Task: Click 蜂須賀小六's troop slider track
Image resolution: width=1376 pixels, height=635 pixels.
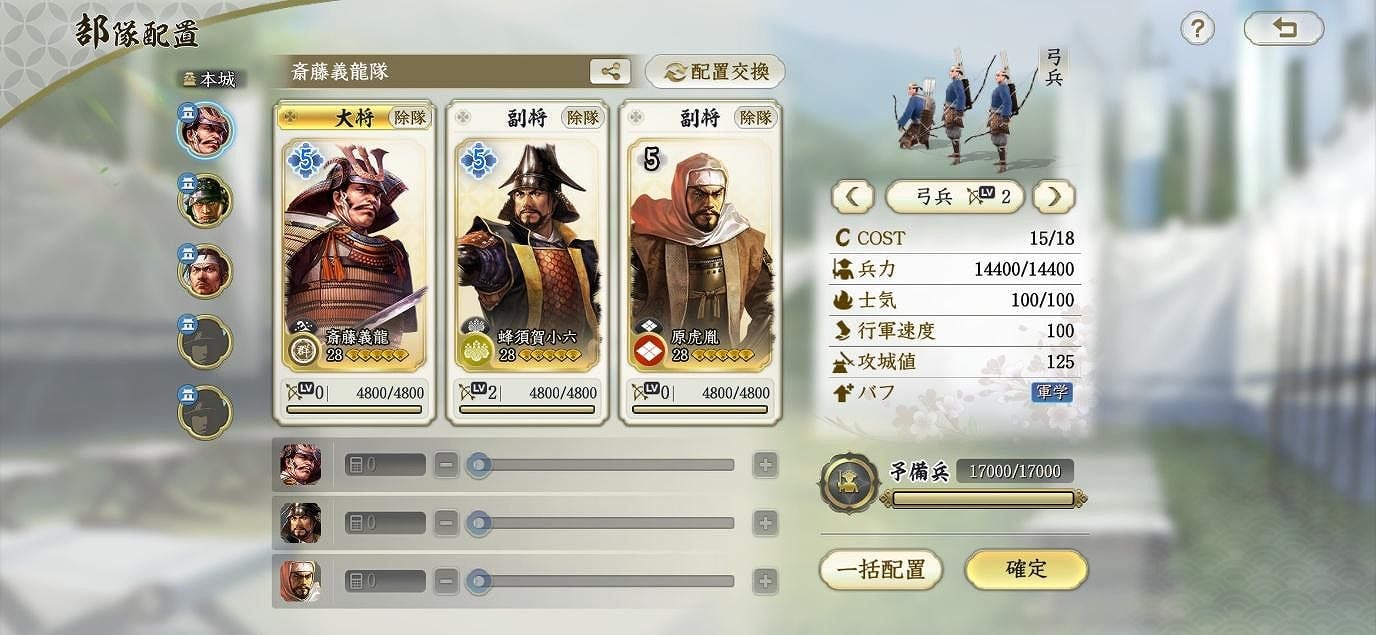Action: pos(606,523)
